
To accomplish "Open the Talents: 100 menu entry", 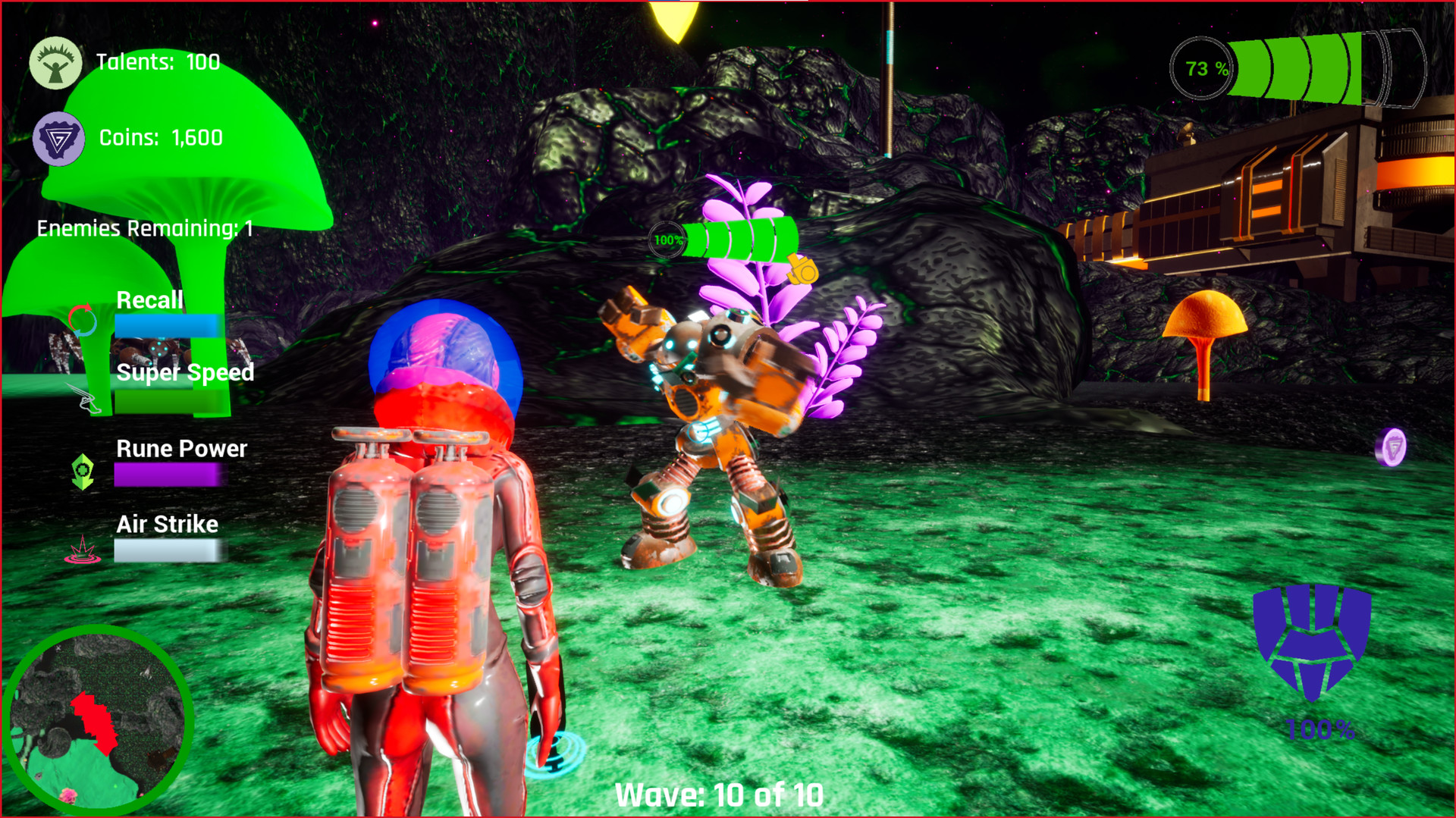I will (157, 63).
